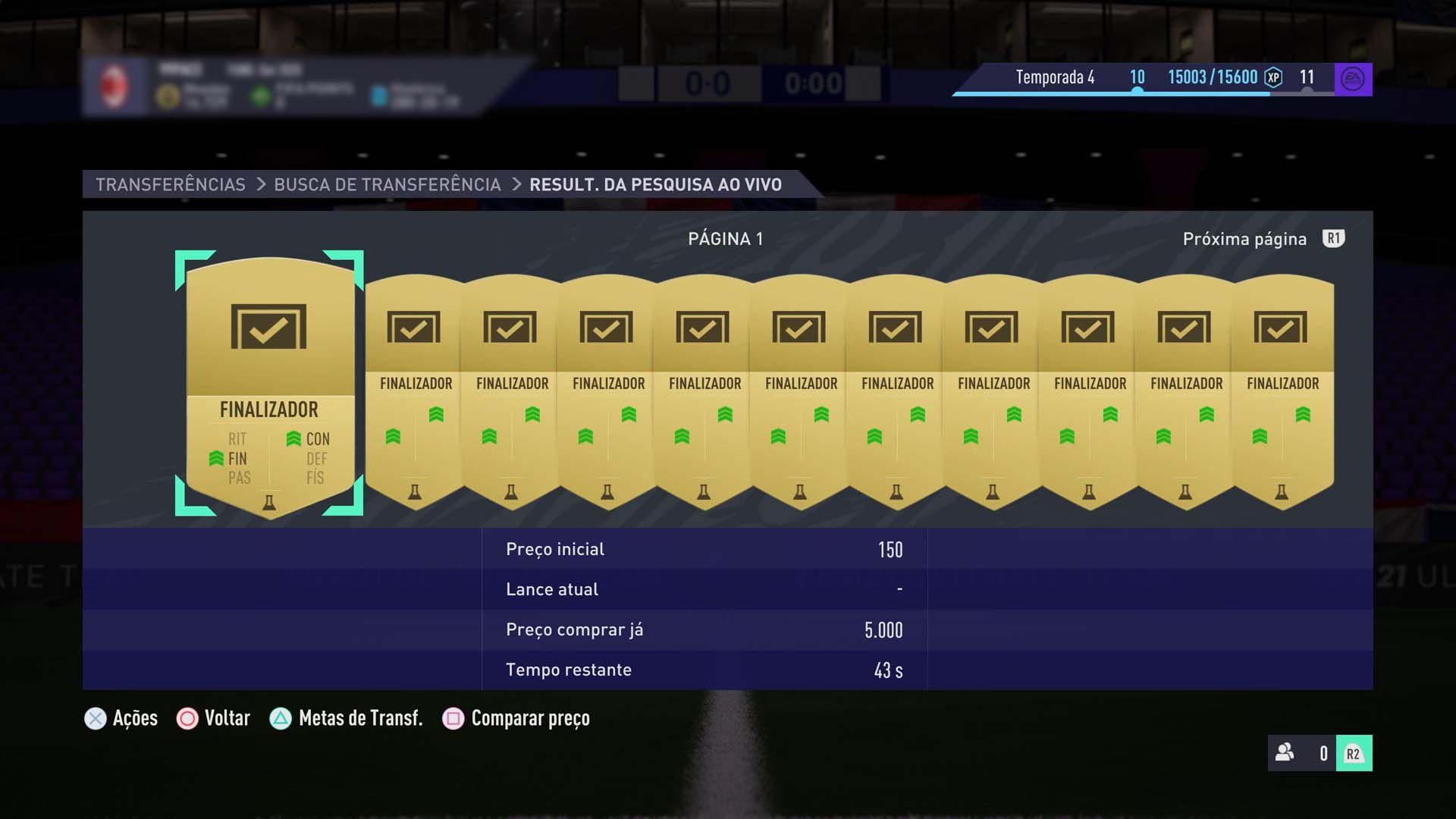1456x819 pixels.
Task: Click the R1 icon for next page
Action: click(x=1333, y=238)
